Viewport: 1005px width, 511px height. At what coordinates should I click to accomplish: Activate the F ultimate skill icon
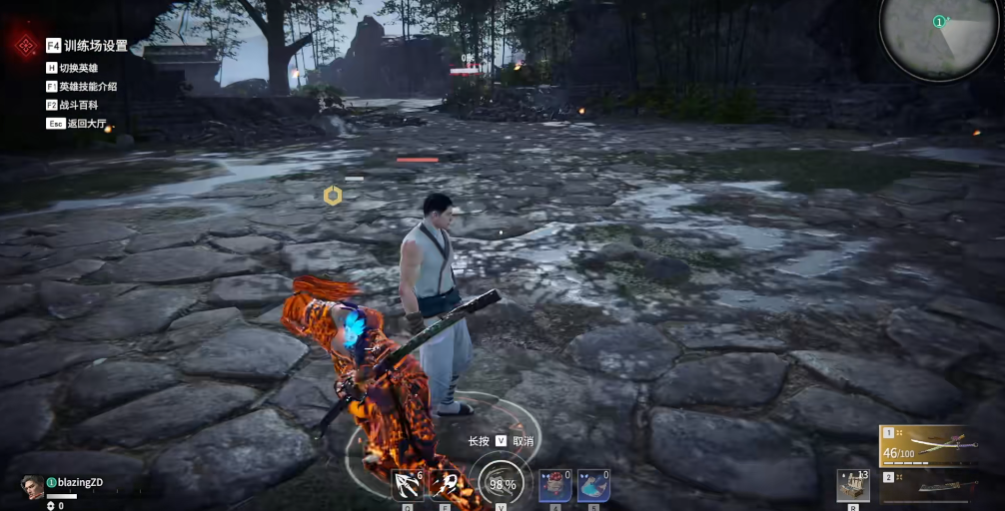tap(445, 485)
